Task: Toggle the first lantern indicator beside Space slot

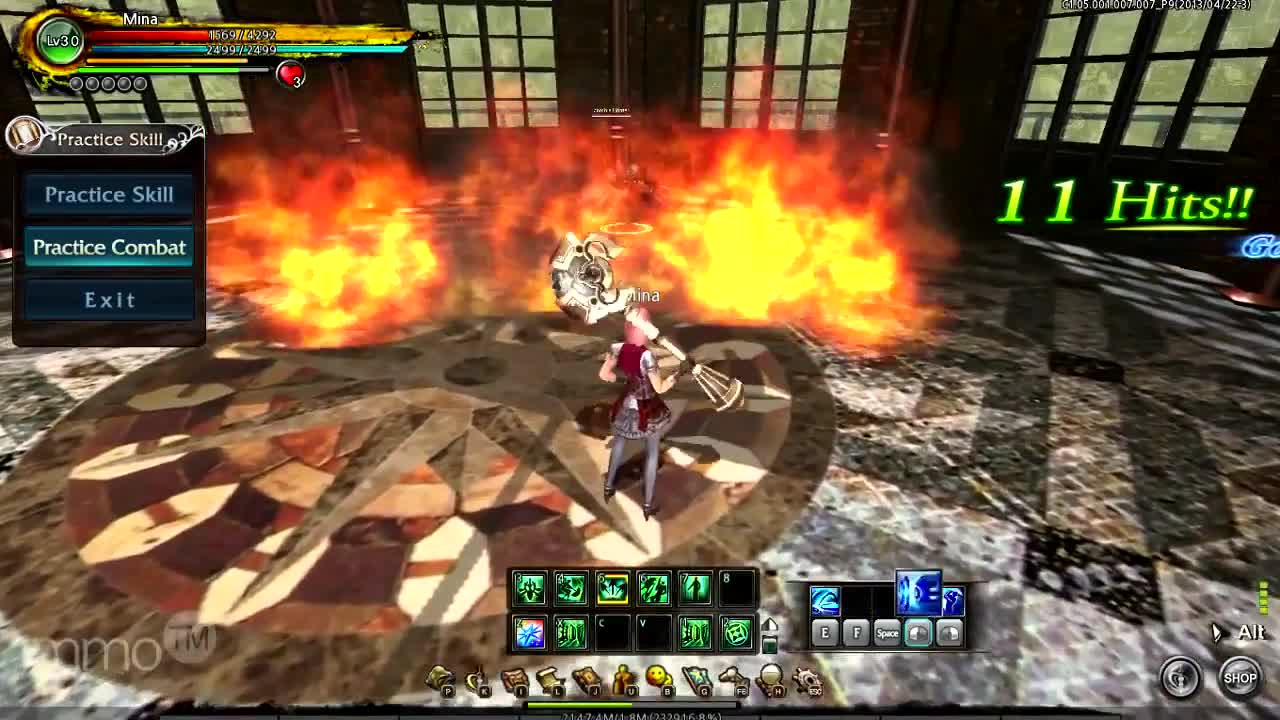Action: [919, 632]
